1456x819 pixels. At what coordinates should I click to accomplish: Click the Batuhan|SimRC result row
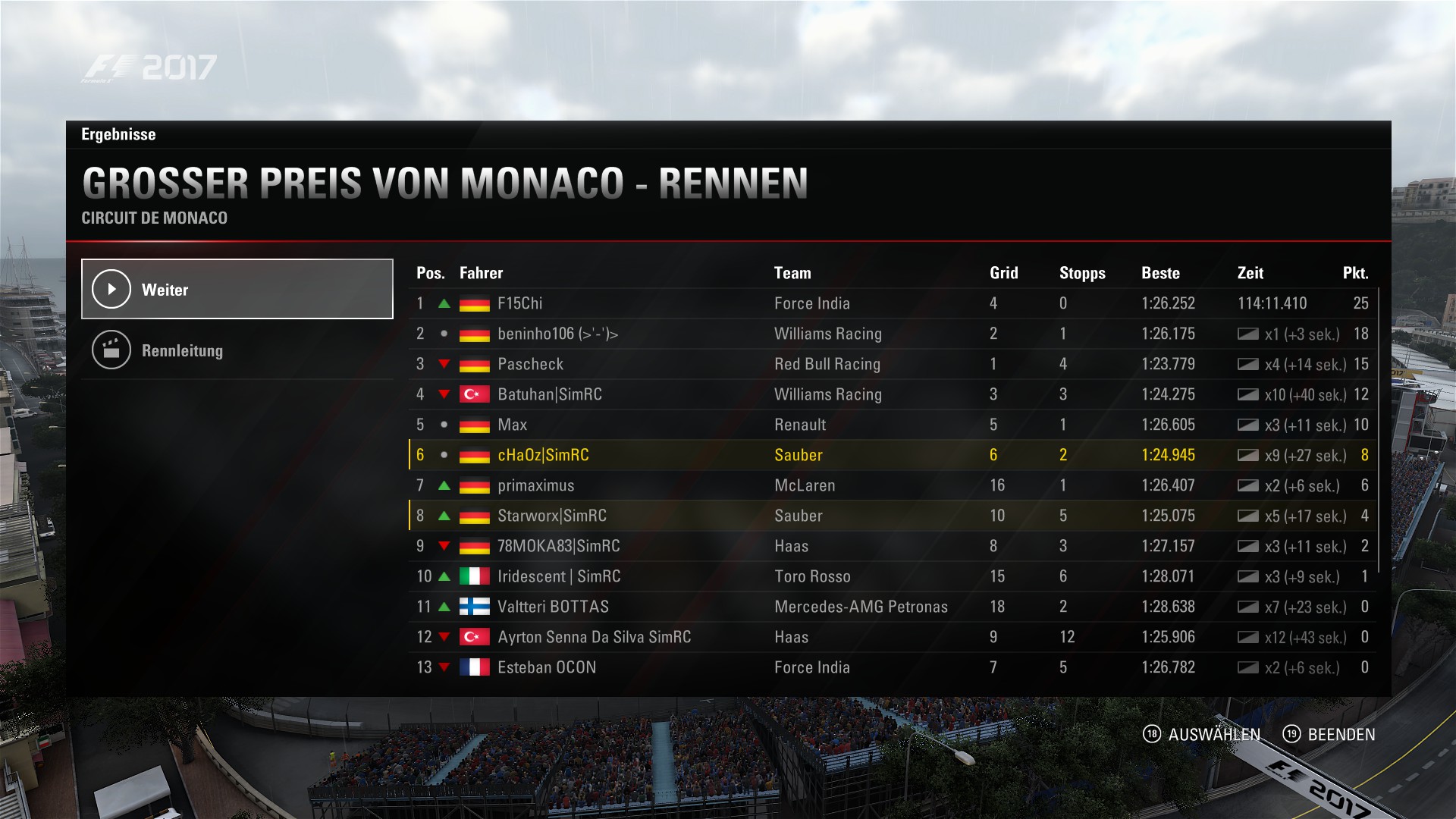[892, 394]
